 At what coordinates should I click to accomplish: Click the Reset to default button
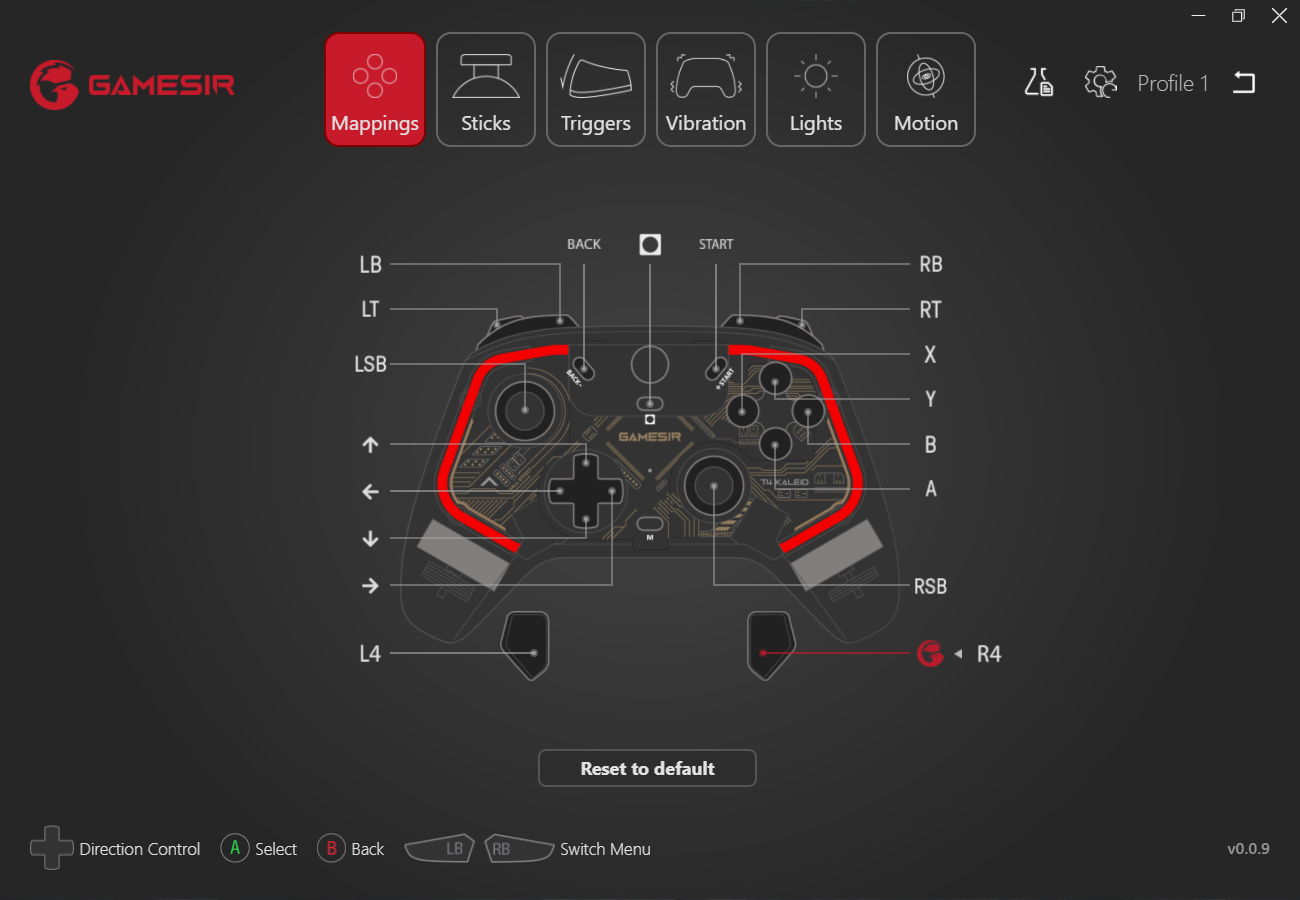[647, 768]
